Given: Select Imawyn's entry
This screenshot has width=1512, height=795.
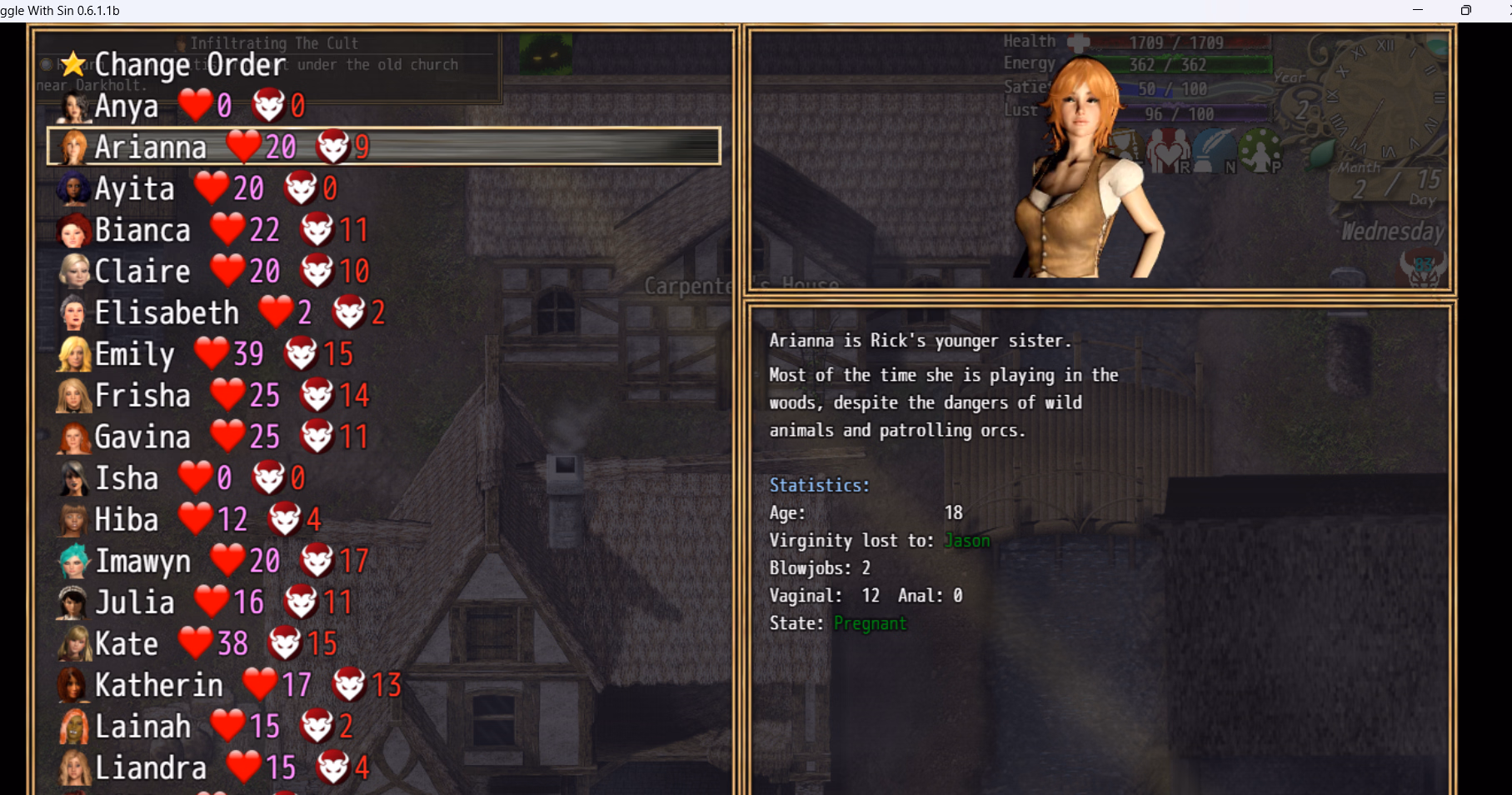Looking at the screenshot, I should pyautogui.click(x=142, y=561).
